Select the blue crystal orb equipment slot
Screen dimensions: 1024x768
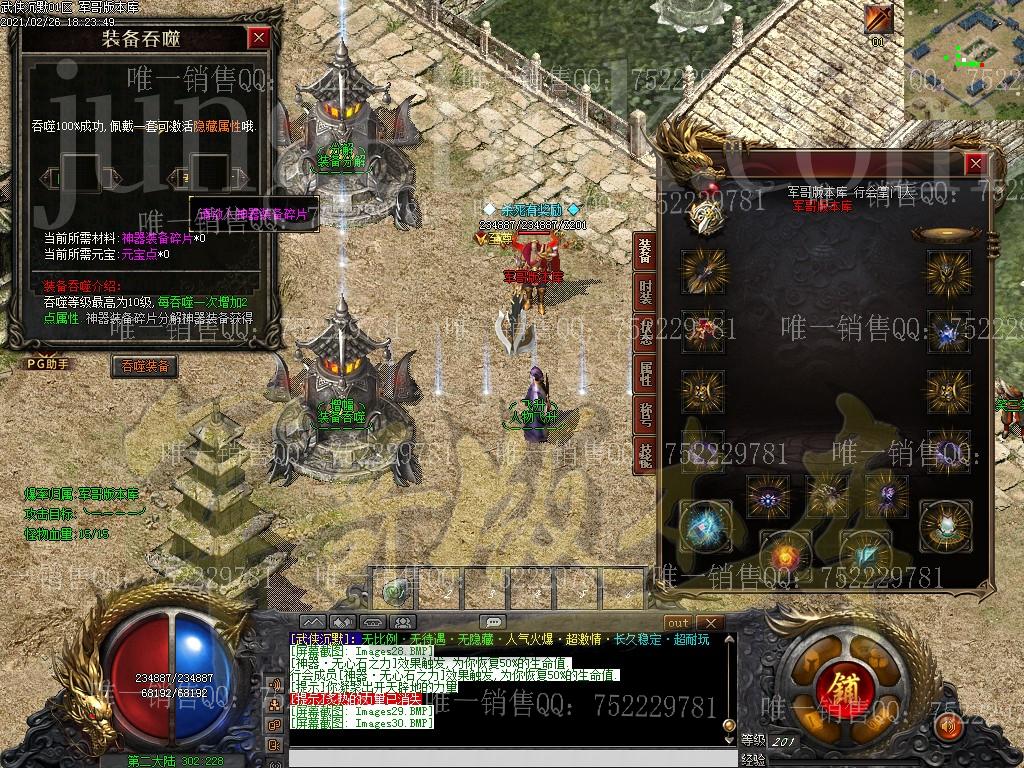tap(702, 526)
